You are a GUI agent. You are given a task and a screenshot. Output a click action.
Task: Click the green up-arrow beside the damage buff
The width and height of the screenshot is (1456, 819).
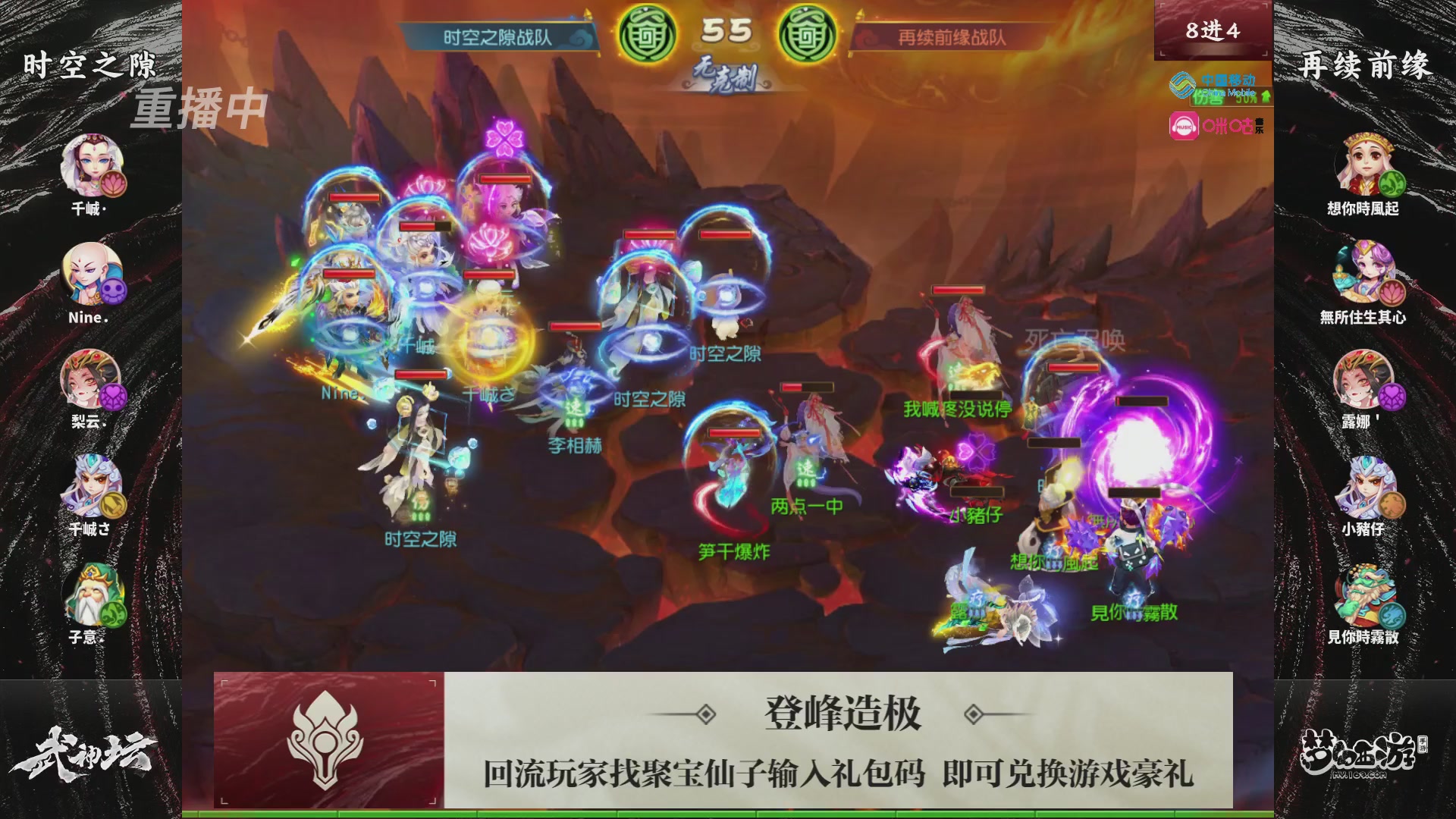[1266, 96]
